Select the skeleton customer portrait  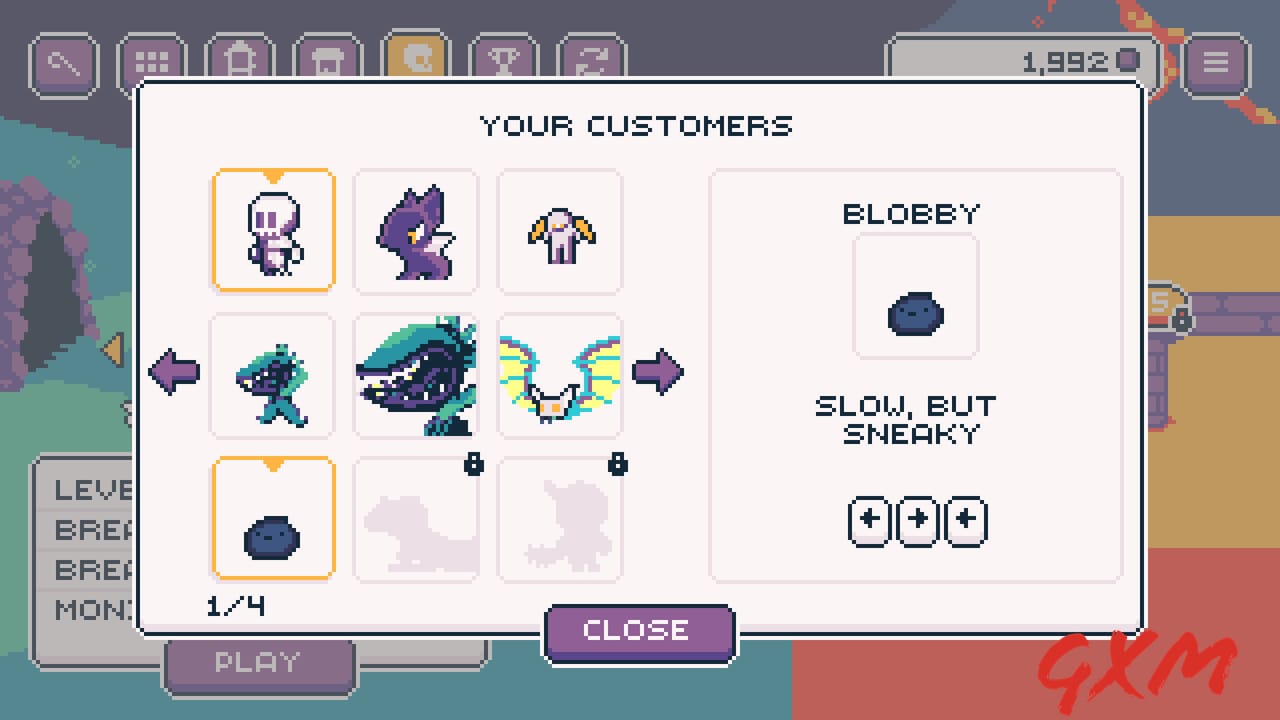coord(273,230)
